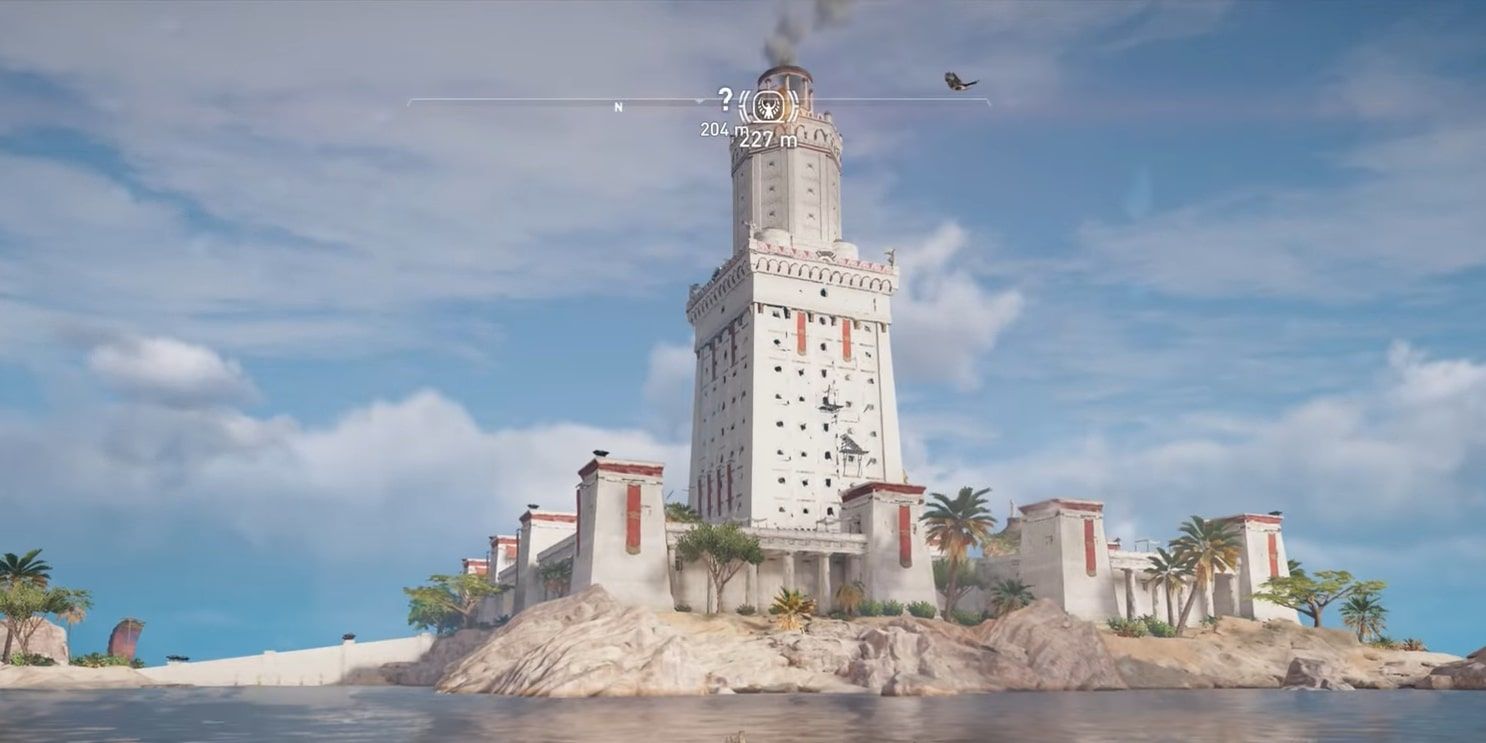Click the eagle crest viewpoint marker

click(768, 106)
